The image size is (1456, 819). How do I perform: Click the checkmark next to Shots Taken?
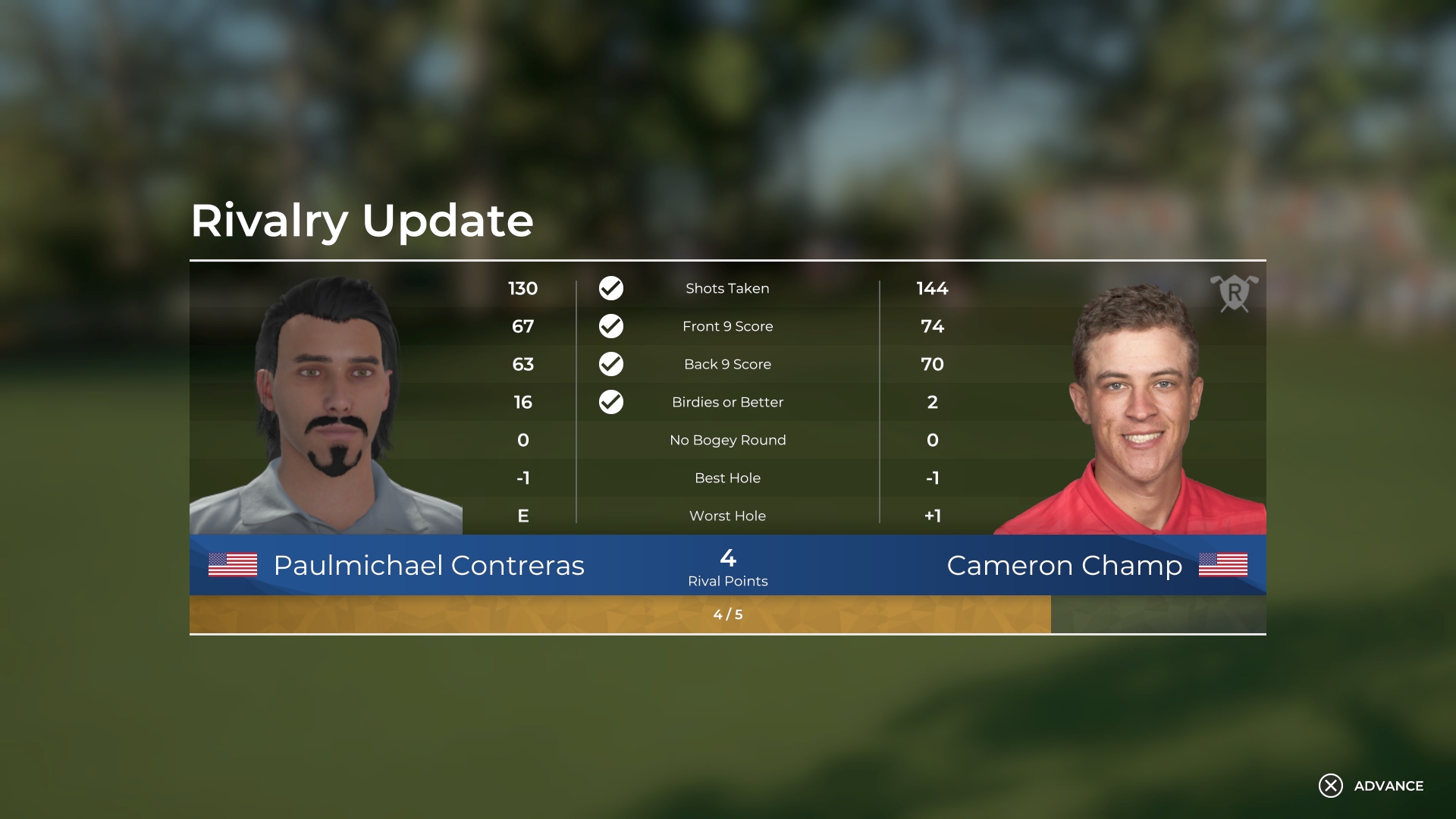tap(611, 288)
